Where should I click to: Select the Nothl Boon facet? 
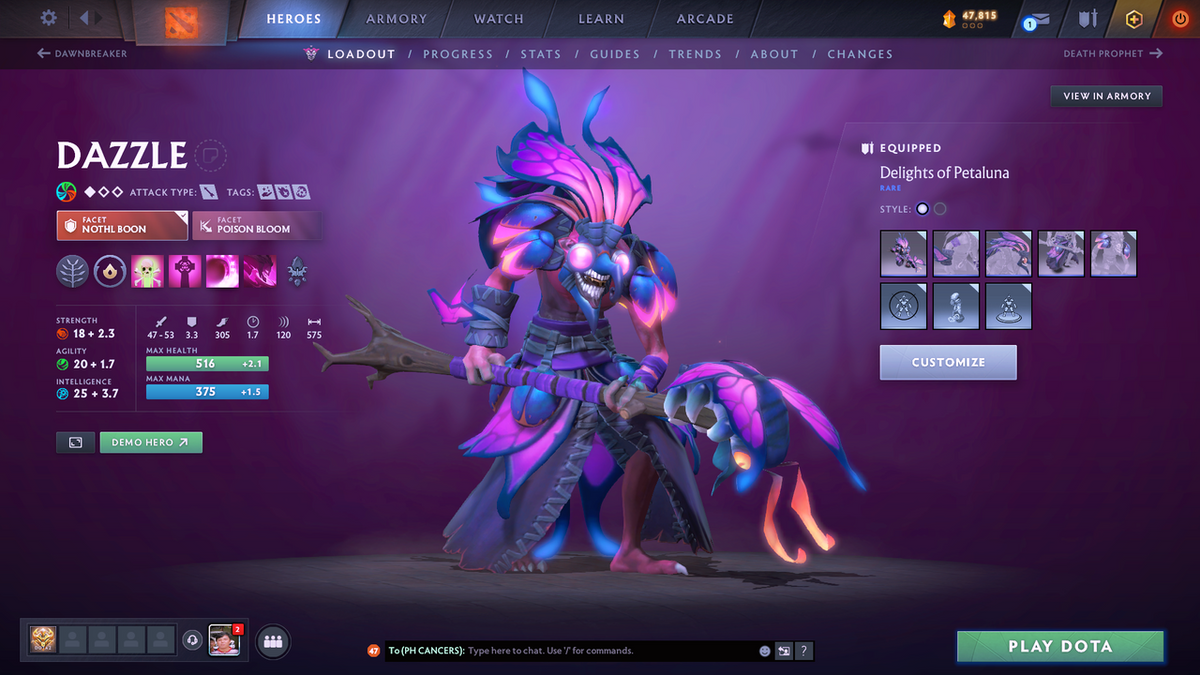tap(122, 225)
